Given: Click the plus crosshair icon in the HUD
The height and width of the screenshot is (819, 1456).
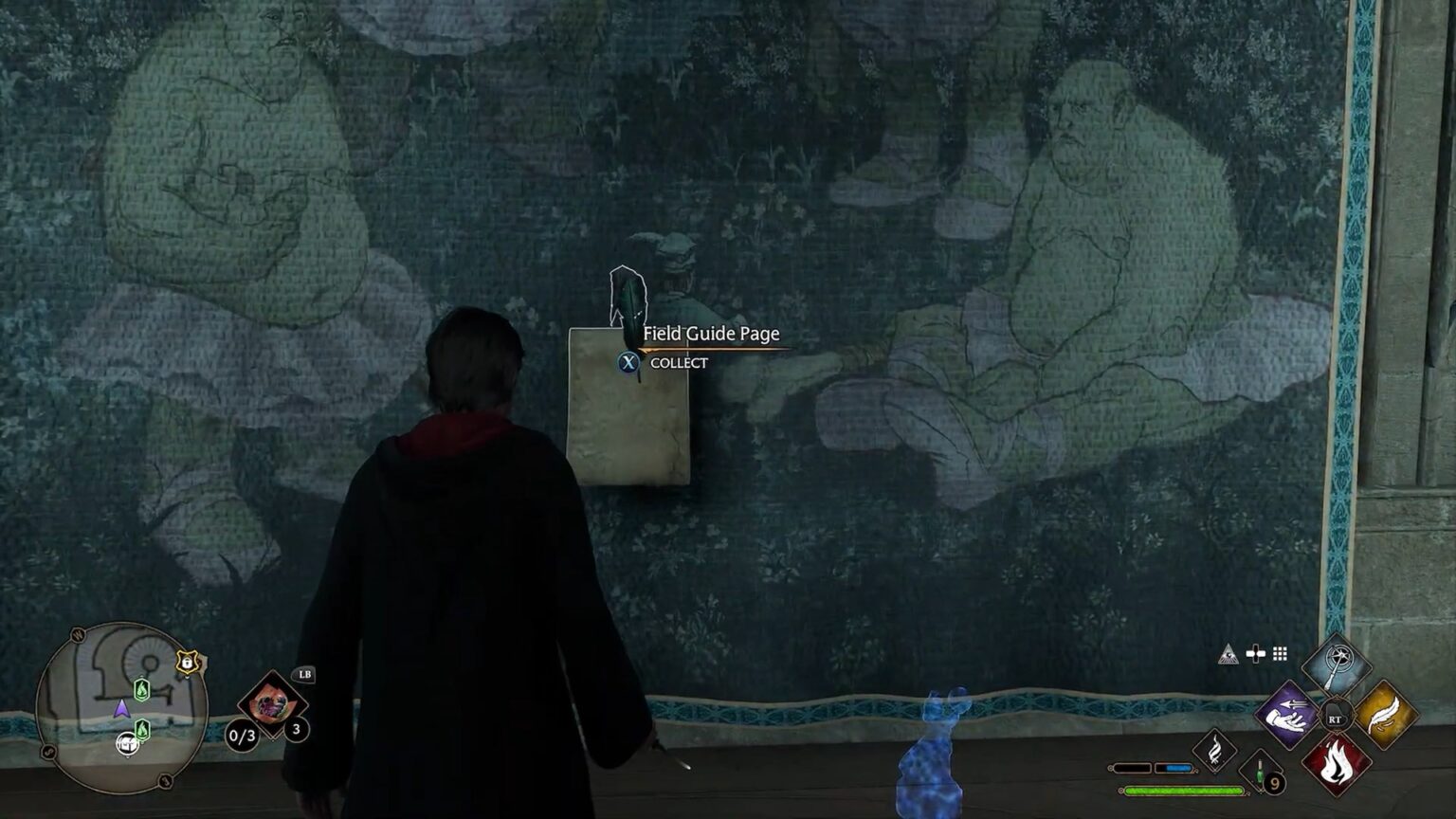Looking at the screenshot, I should [1255, 654].
